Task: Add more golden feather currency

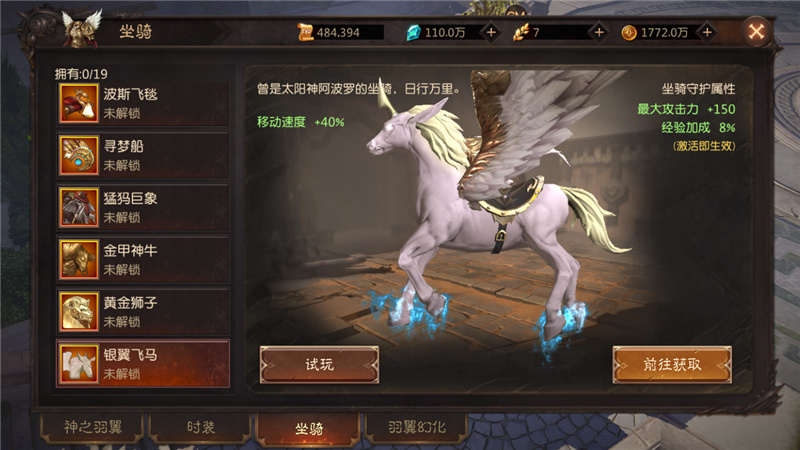Action: (x=599, y=32)
